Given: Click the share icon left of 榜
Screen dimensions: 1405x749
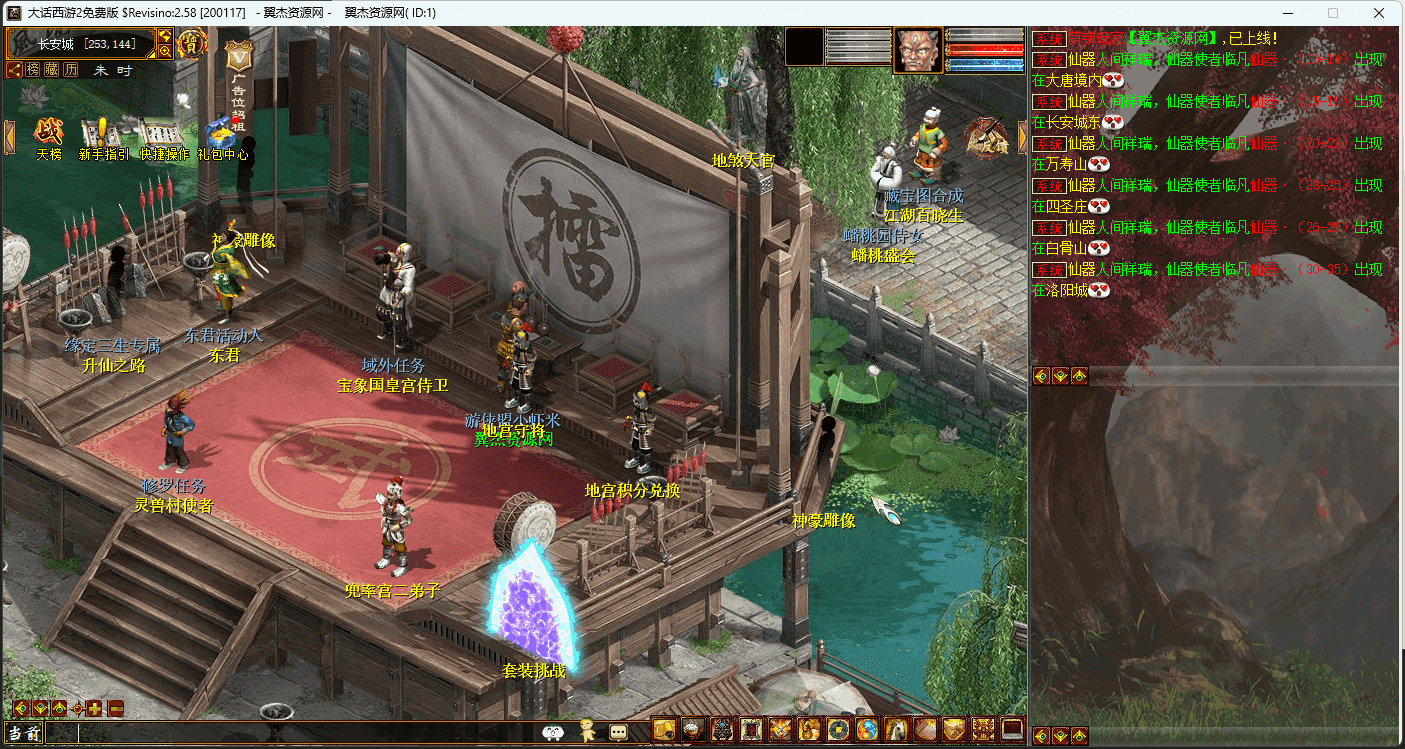Looking at the screenshot, I should click(14, 70).
